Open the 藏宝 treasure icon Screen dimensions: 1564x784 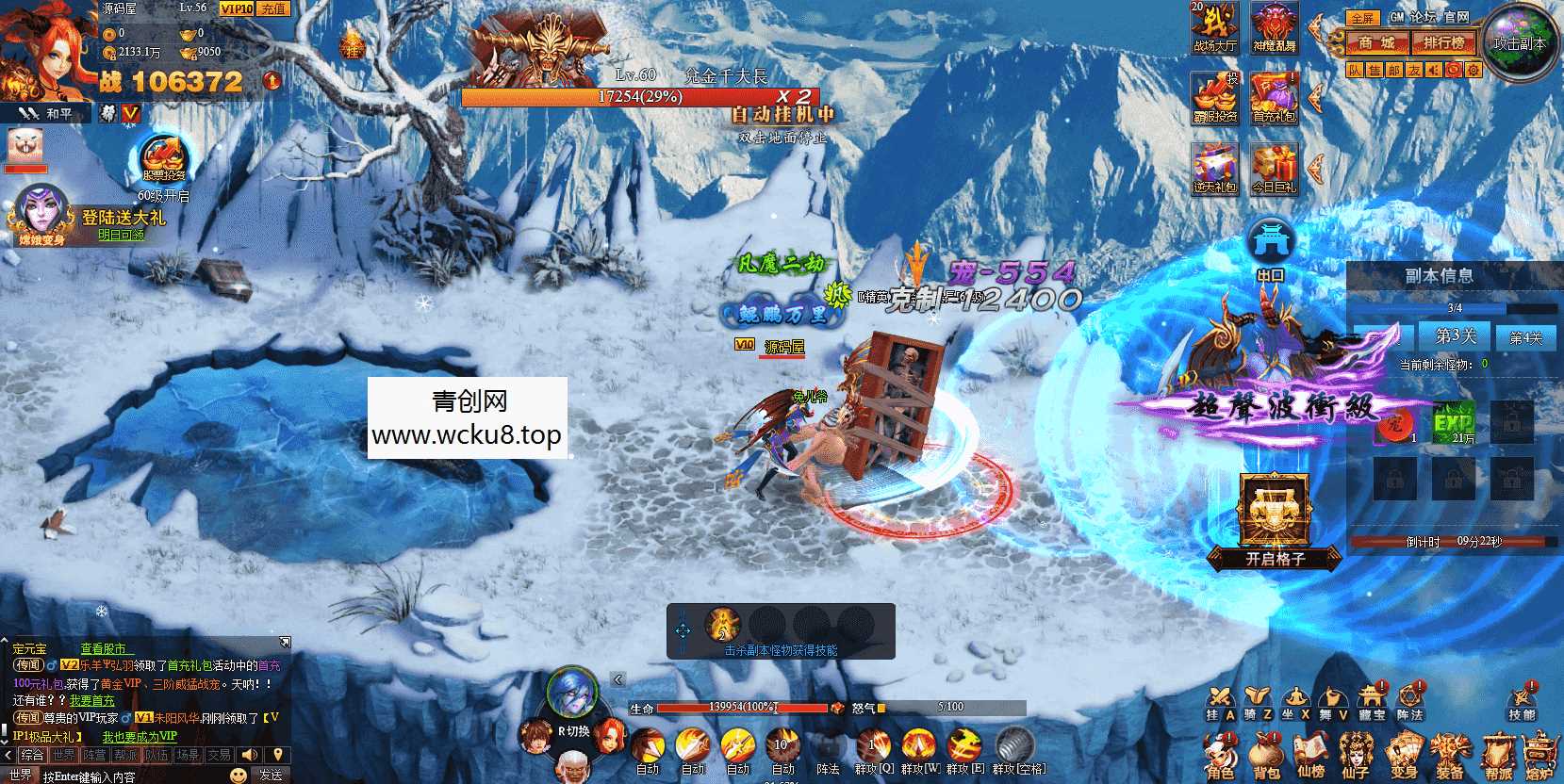tap(1372, 699)
